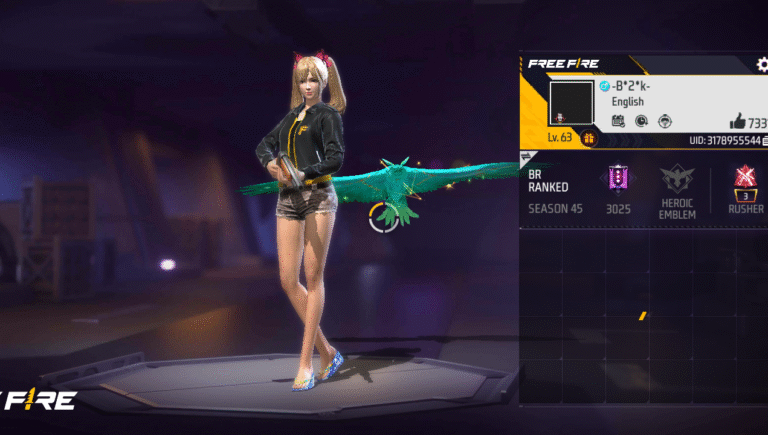Screen dimensions: 768x435
Task: Click the player avatar picture
Action: click(571, 104)
